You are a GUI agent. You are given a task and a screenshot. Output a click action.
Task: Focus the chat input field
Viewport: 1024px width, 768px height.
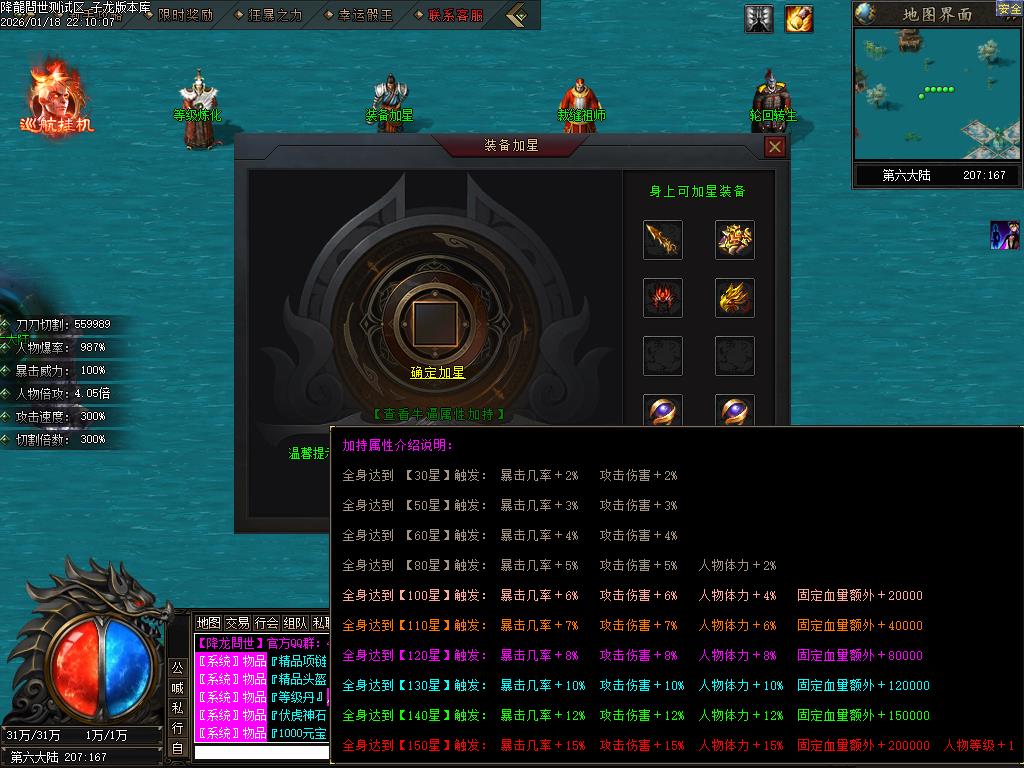point(262,752)
